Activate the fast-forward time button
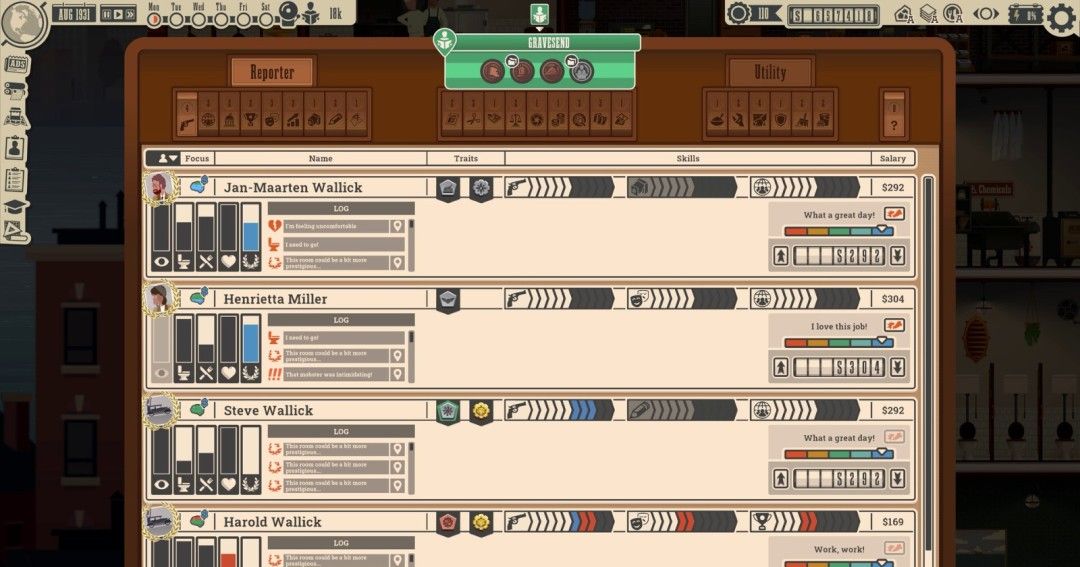 pos(130,15)
